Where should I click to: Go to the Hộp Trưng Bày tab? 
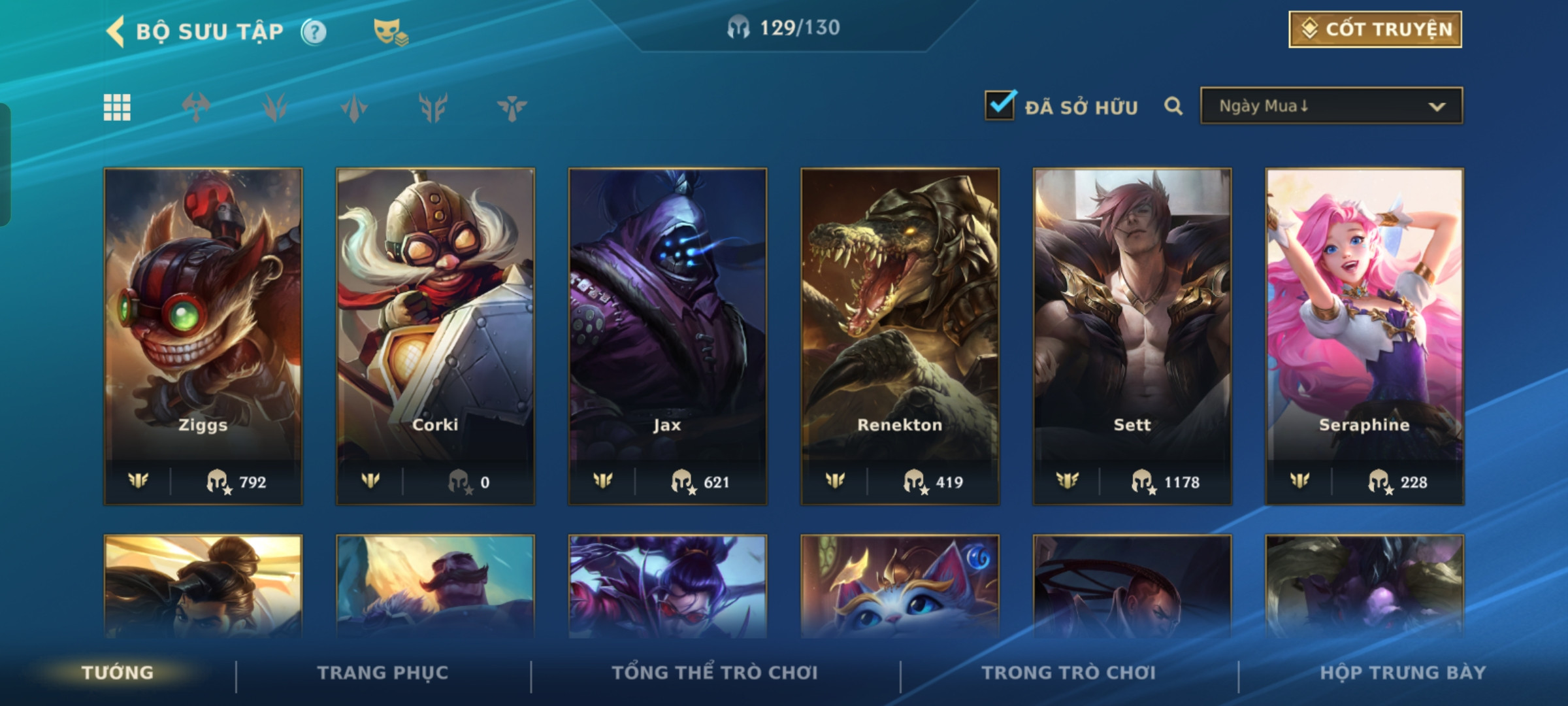[1403, 673]
